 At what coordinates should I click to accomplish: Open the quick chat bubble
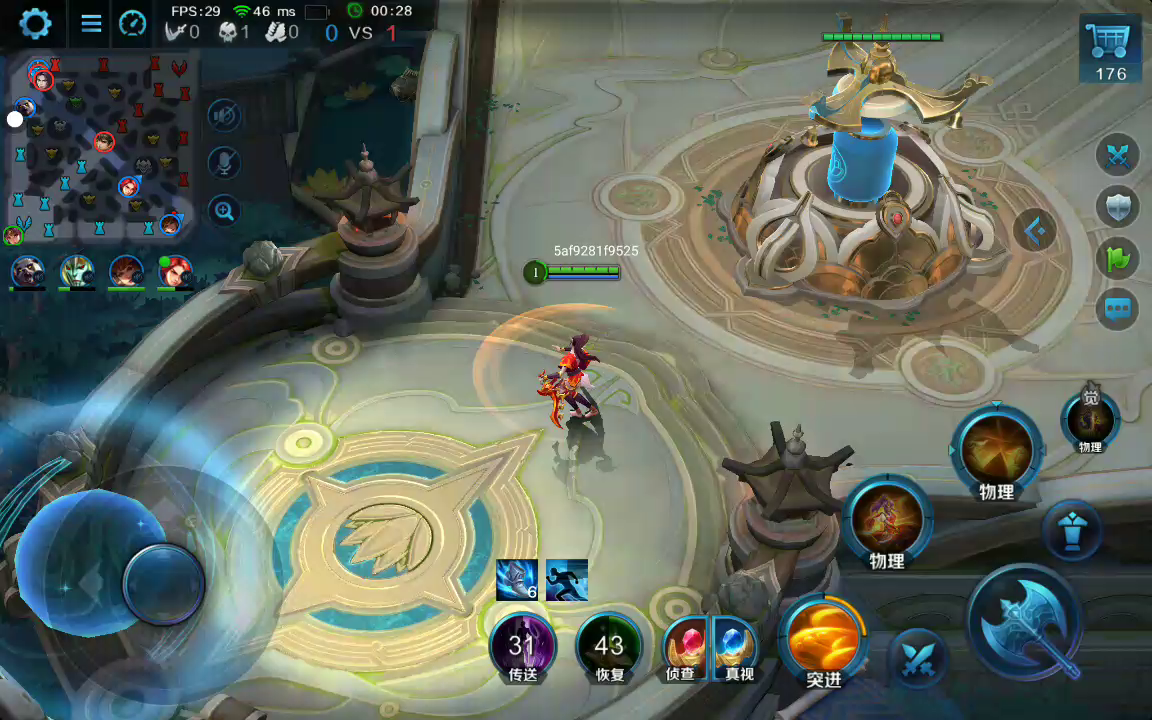point(1118,309)
